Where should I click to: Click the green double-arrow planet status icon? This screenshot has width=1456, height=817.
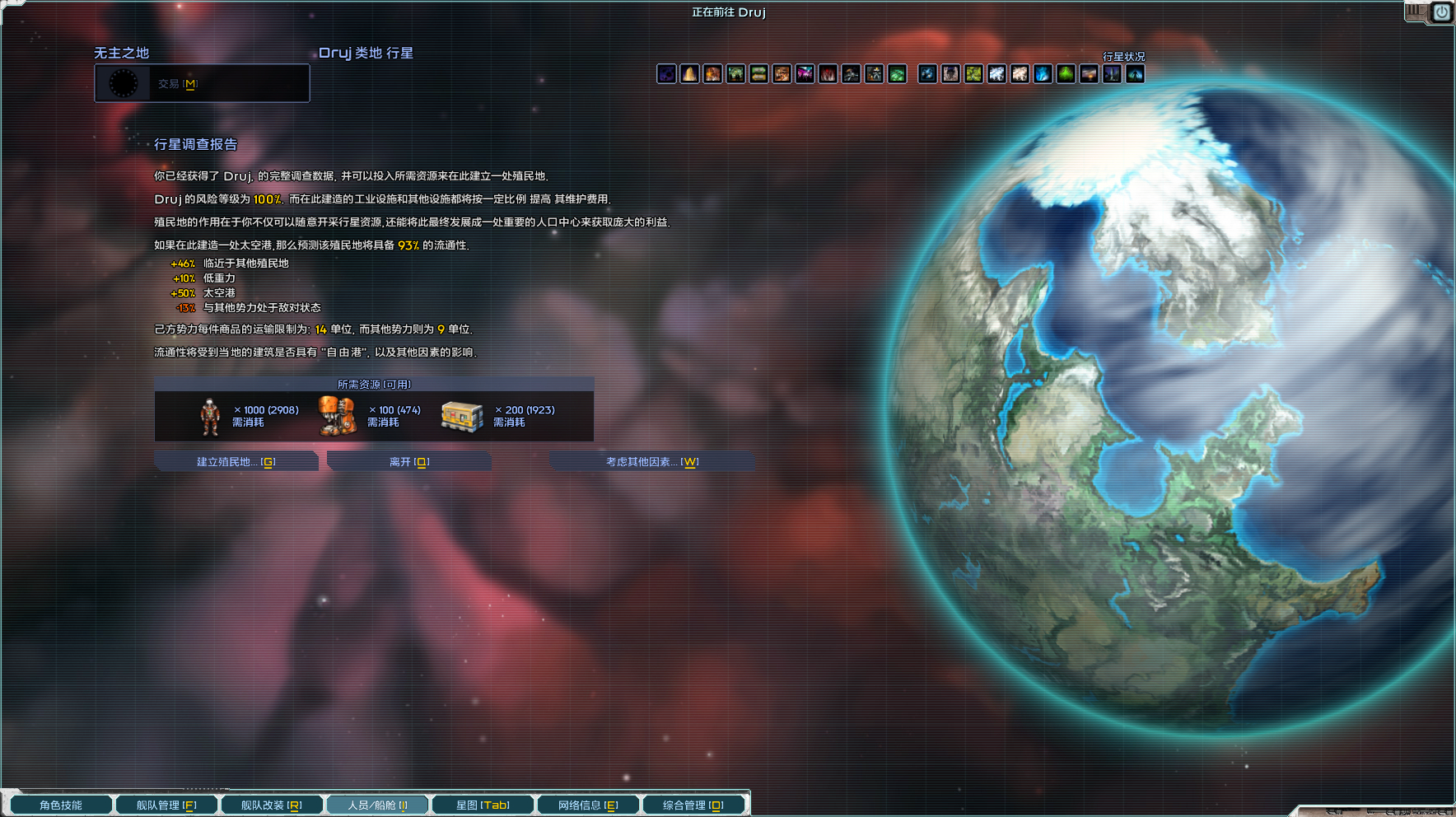(x=759, y=74)
